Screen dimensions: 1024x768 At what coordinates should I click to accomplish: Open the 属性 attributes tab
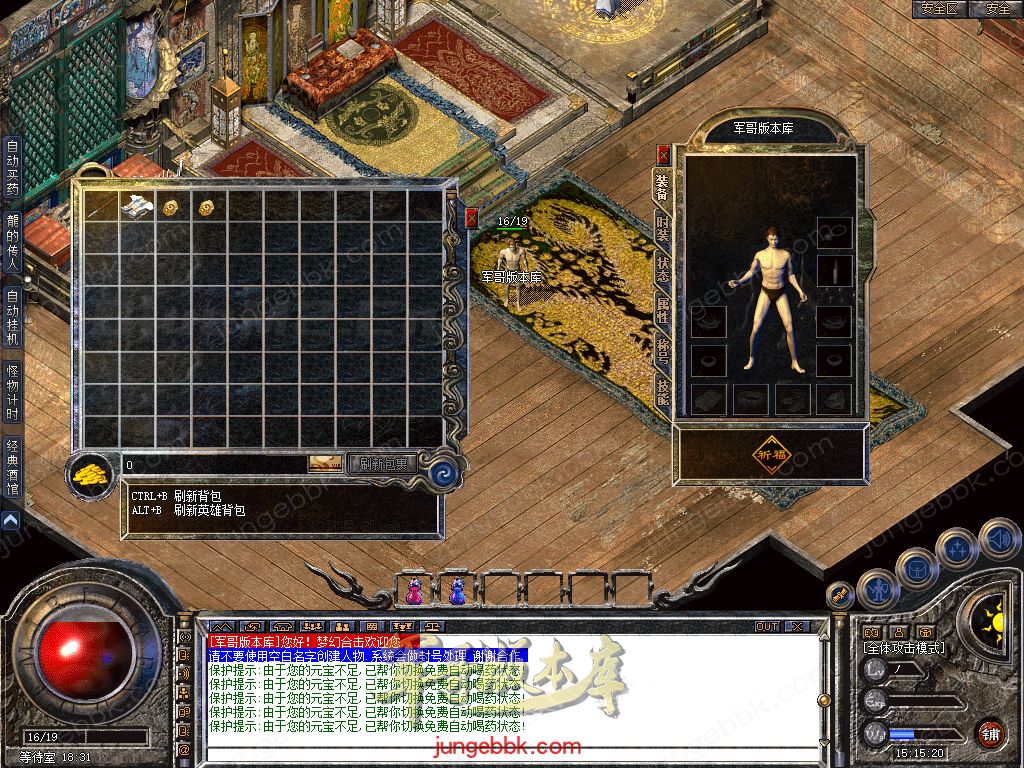[x=663, y=310]
